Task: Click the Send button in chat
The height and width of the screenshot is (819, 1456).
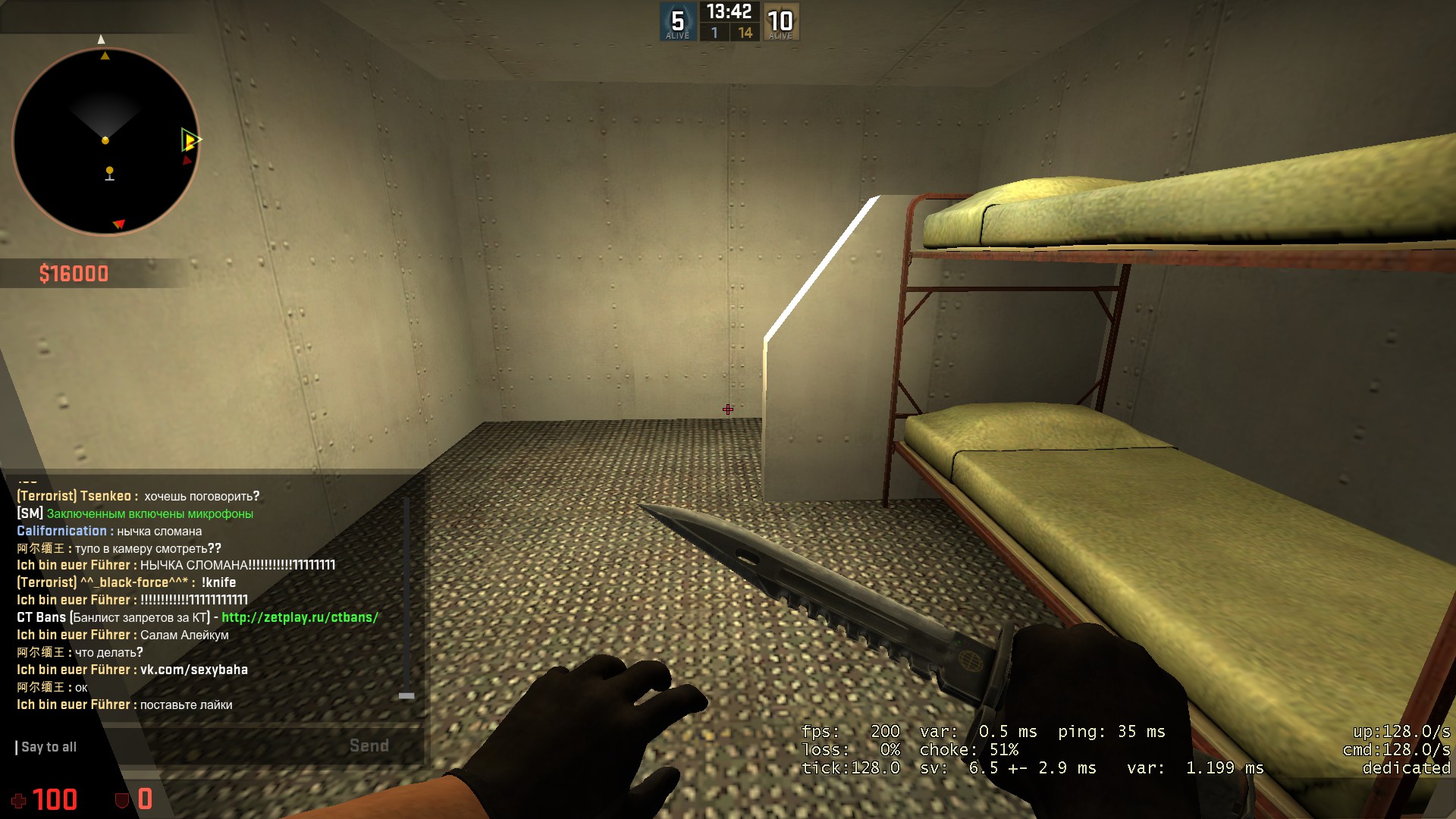Action: [x=369, y=746]
